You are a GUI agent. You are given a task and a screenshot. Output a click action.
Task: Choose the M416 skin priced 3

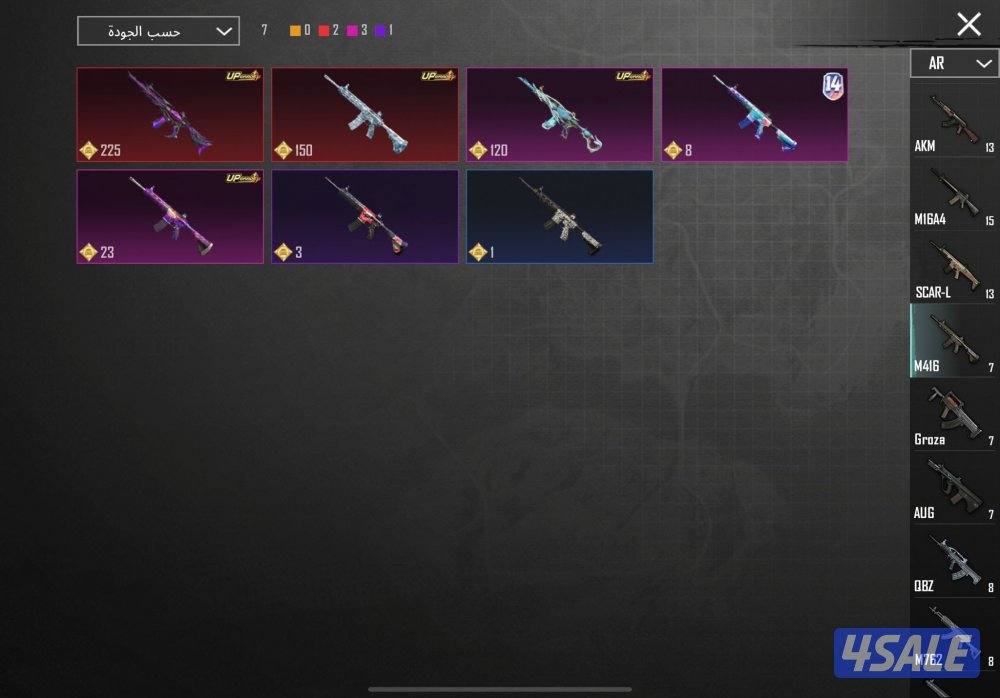coord(365,216)
